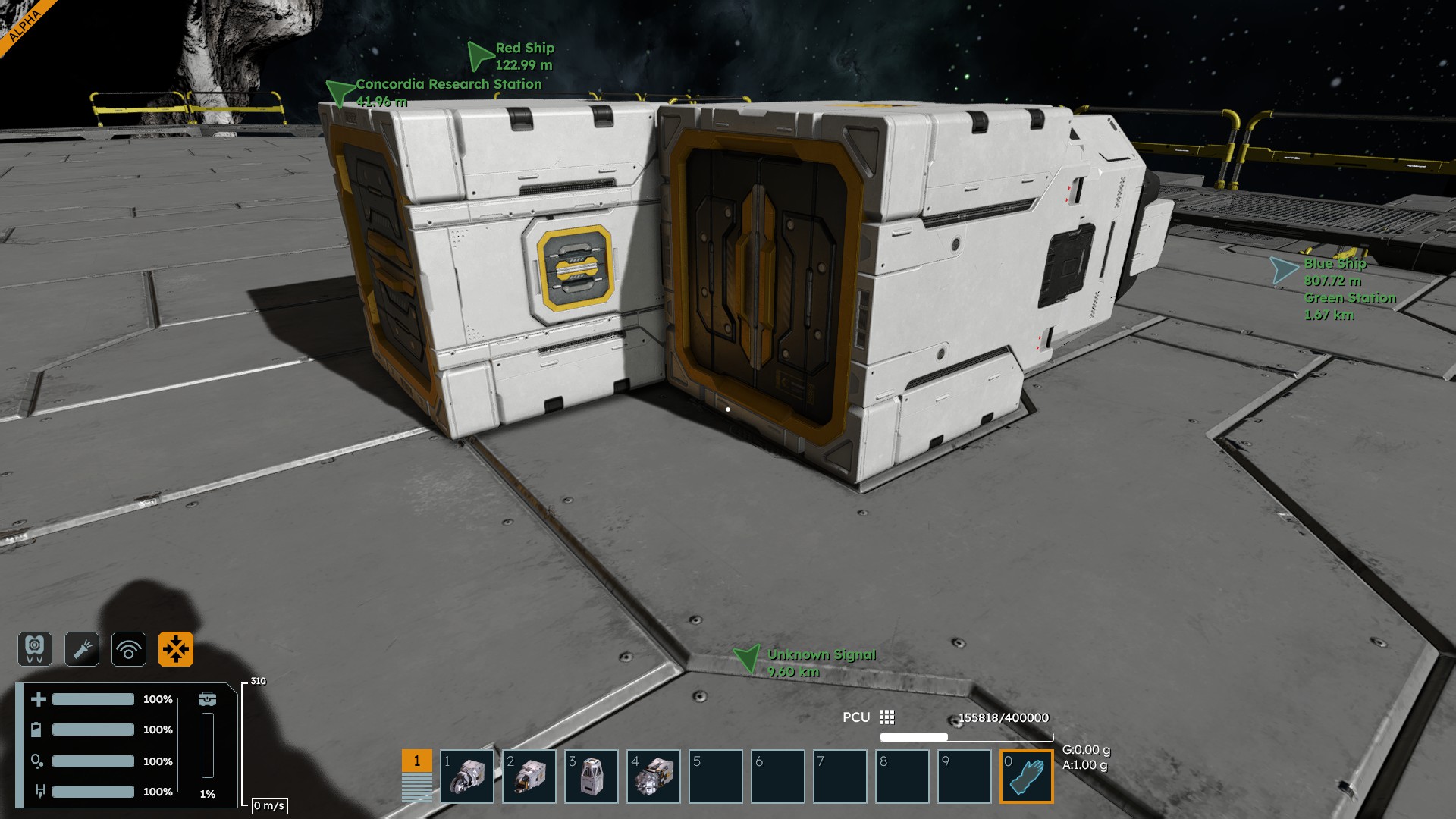
Task: Select the grinder tool in hotbar slot 2
Action: [x=529, y=777]
